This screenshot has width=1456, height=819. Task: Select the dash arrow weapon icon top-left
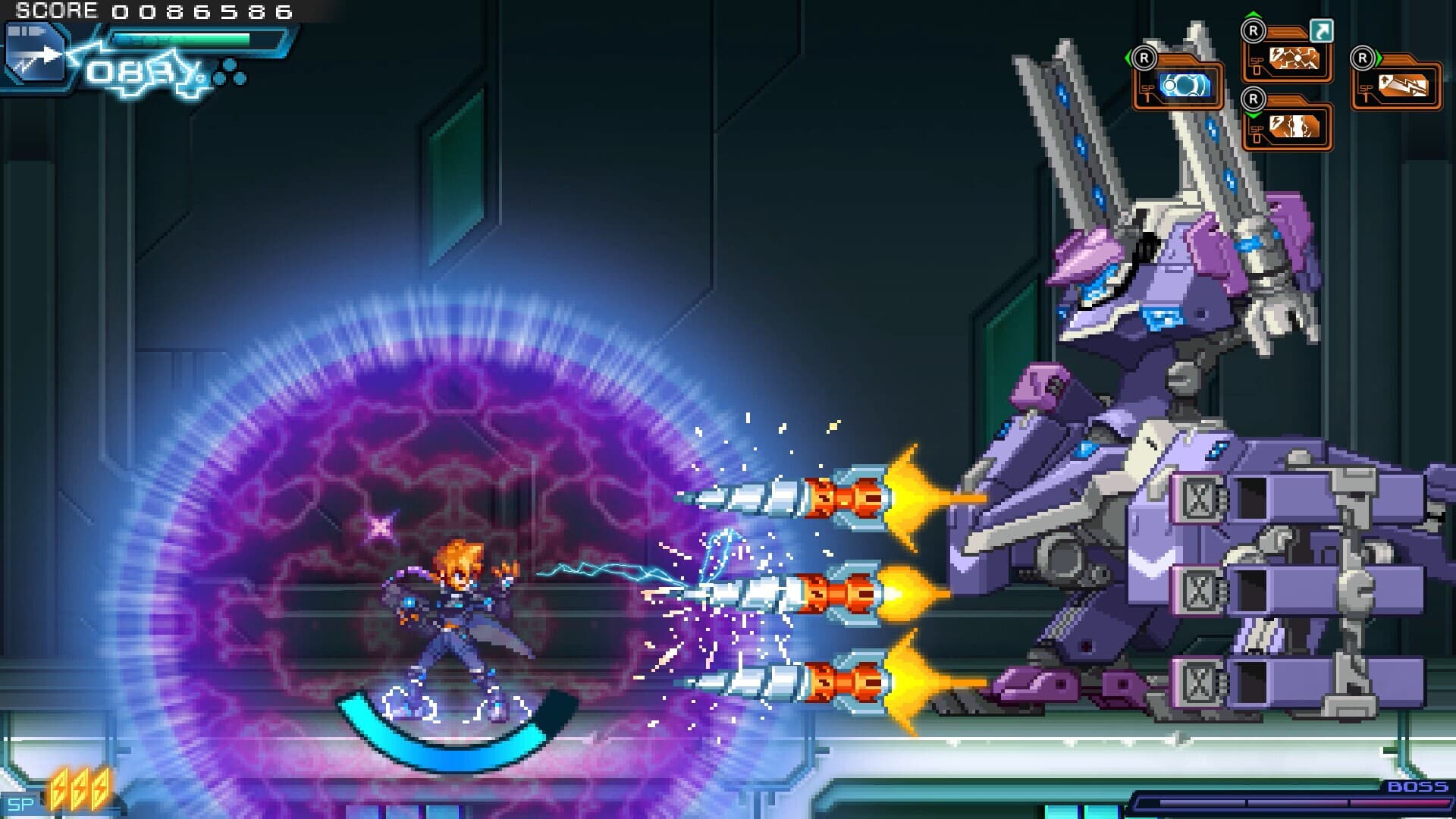(x=36, y=53)
